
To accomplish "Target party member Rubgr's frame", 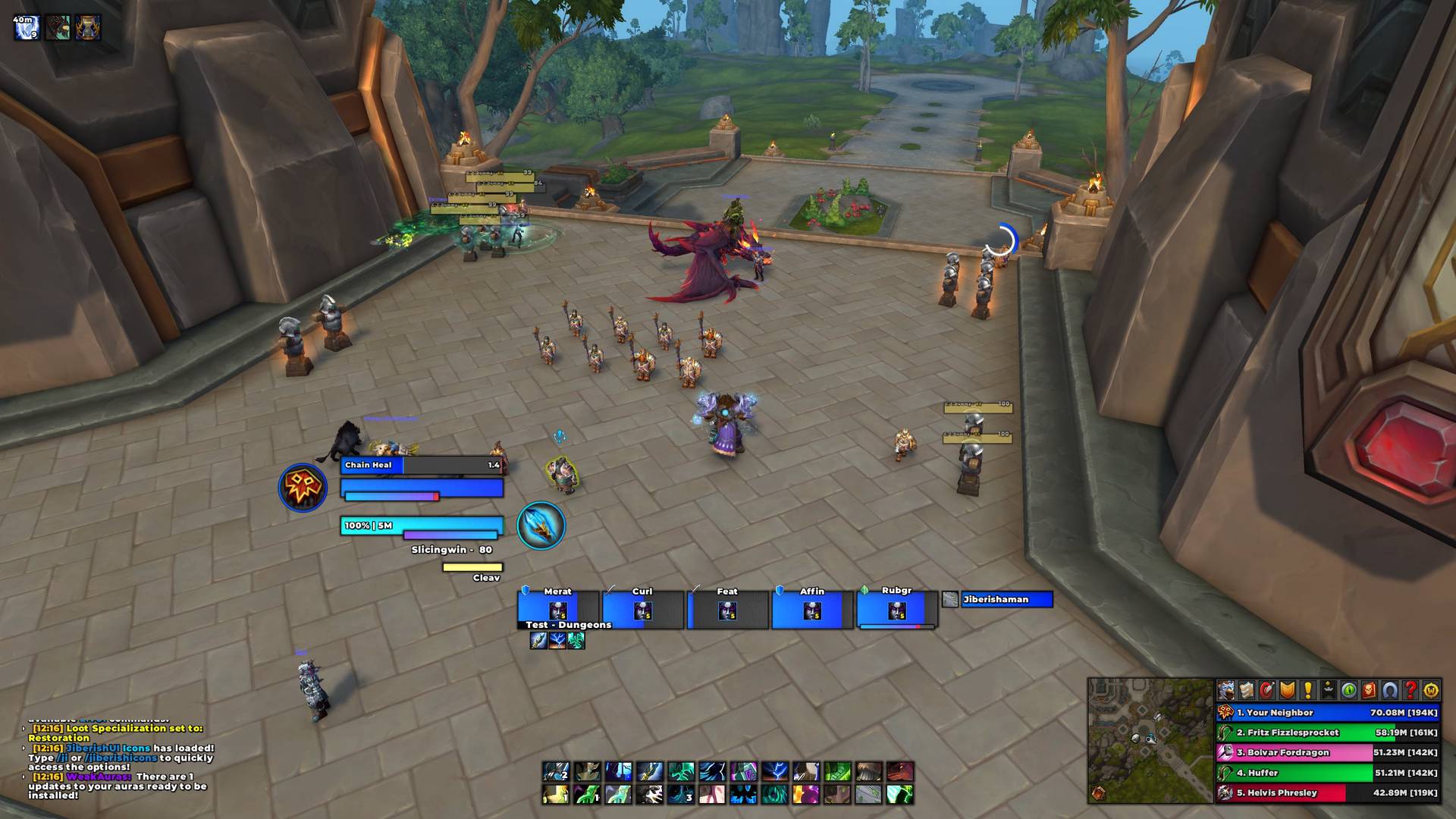I will tap(897, 610).
